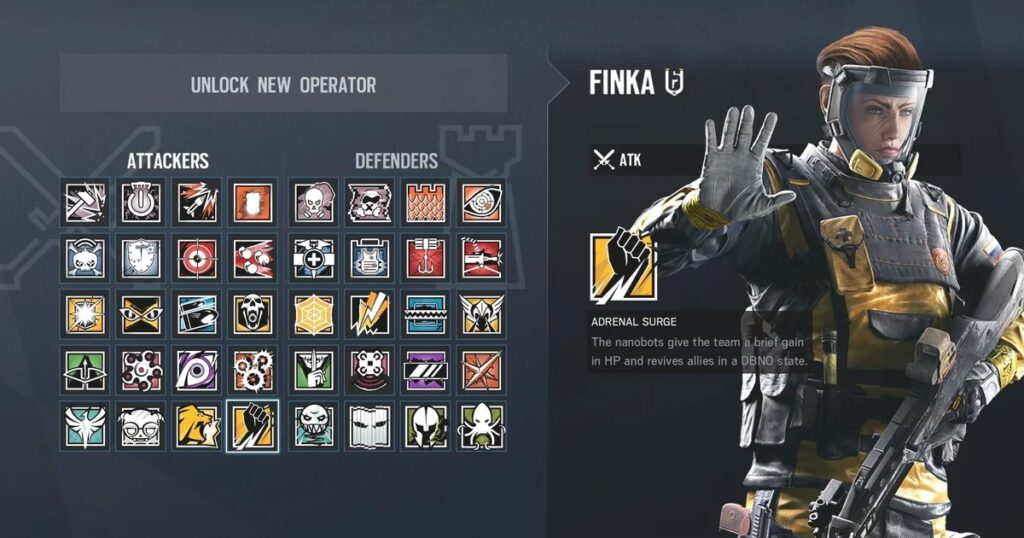1024x538 pixels.
Task: Choose the Thatcher power-symbol operator icon
Action: 141,202
